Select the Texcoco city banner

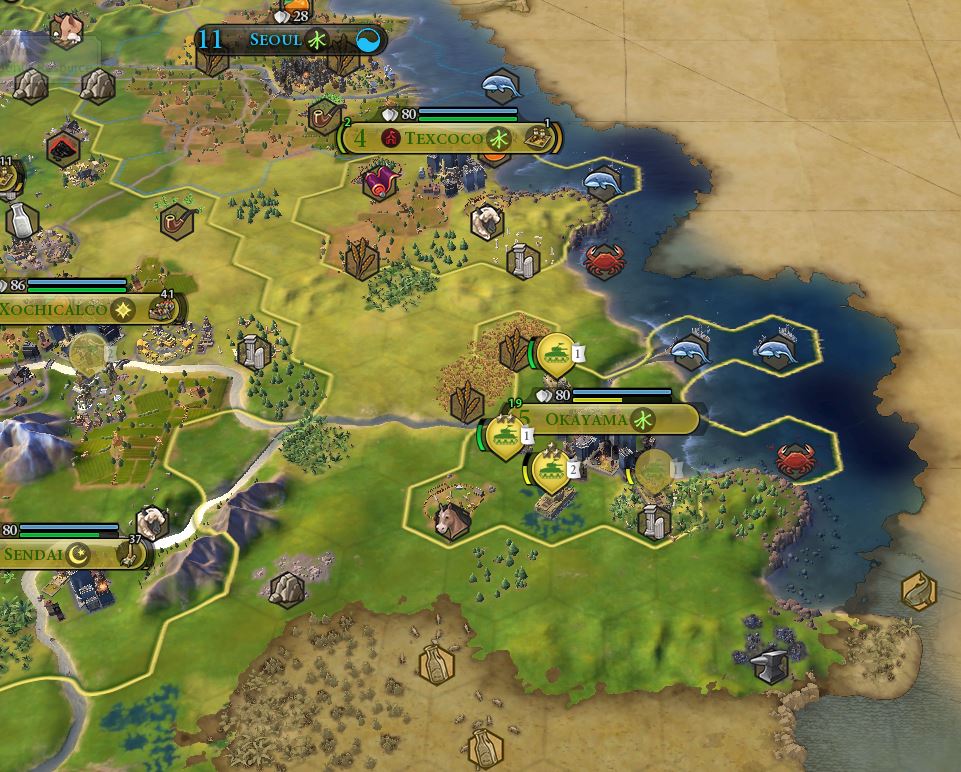coord(443,138)
